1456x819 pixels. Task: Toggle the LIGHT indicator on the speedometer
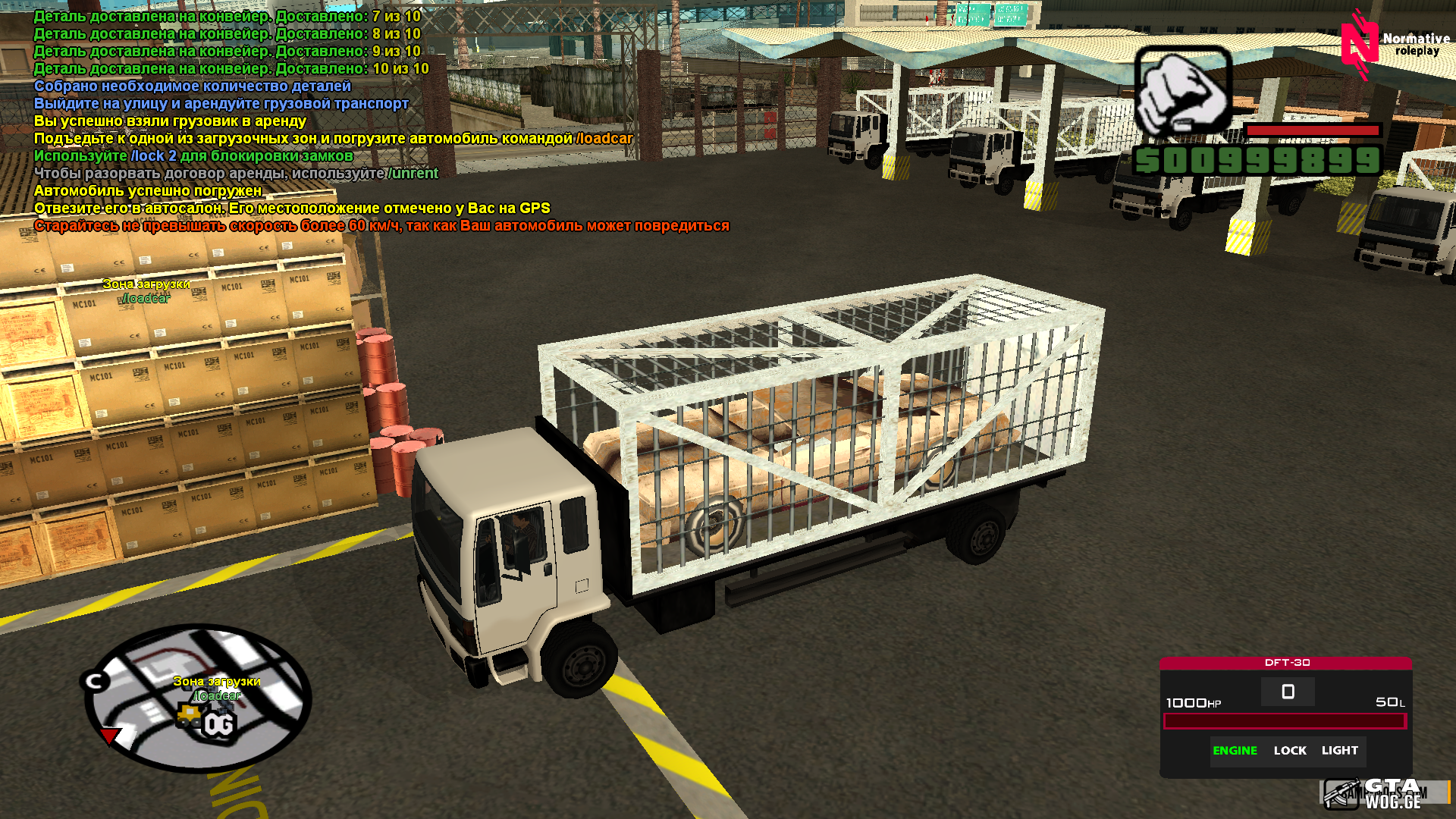[1339, 751]
